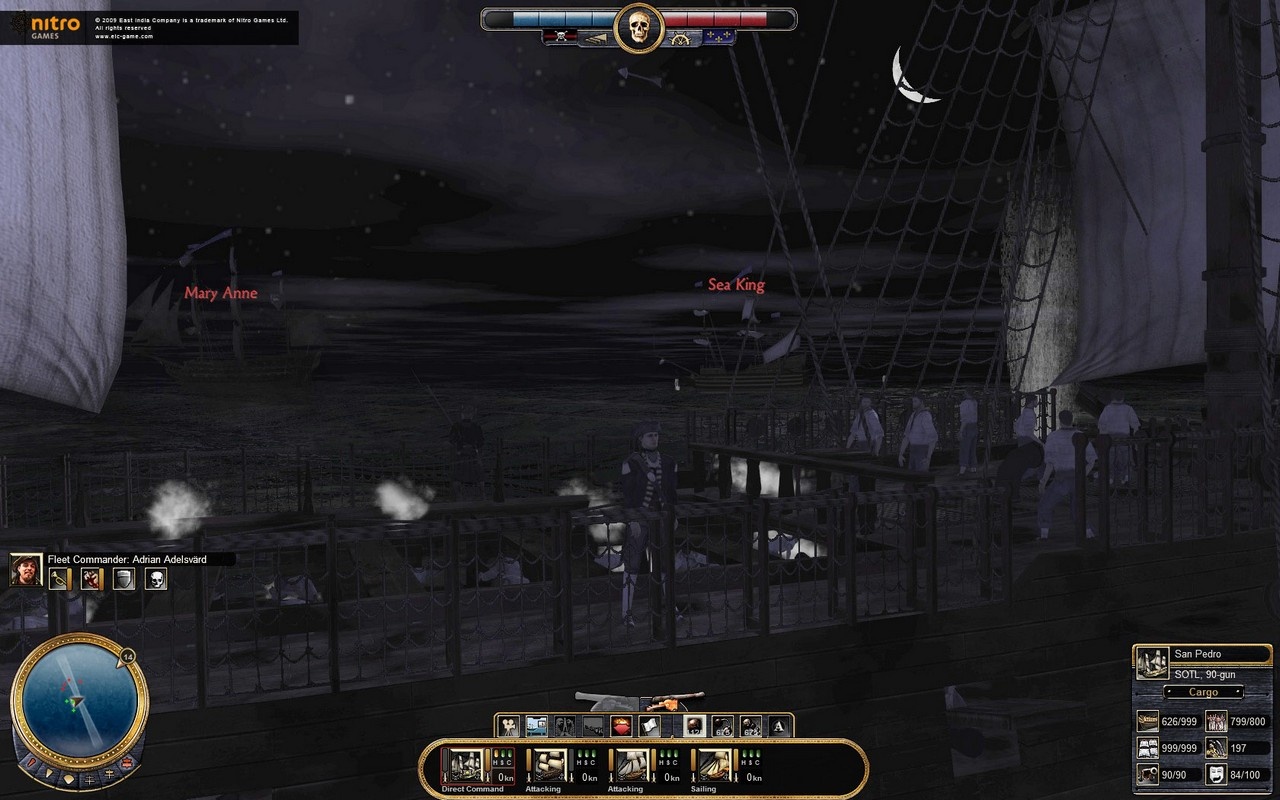This screenshot has width=1280, height=800.
Task: Click the white flag icon in toolbar
Action: [647, 724]
